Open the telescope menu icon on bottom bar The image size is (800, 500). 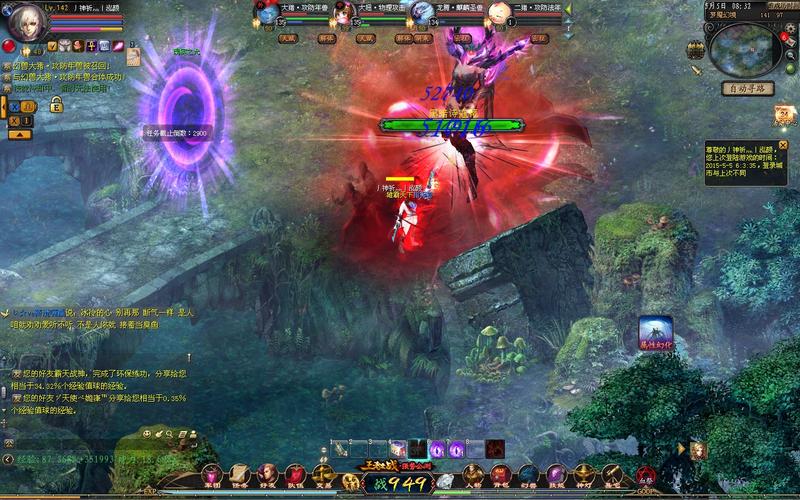[x=611, y=474]
